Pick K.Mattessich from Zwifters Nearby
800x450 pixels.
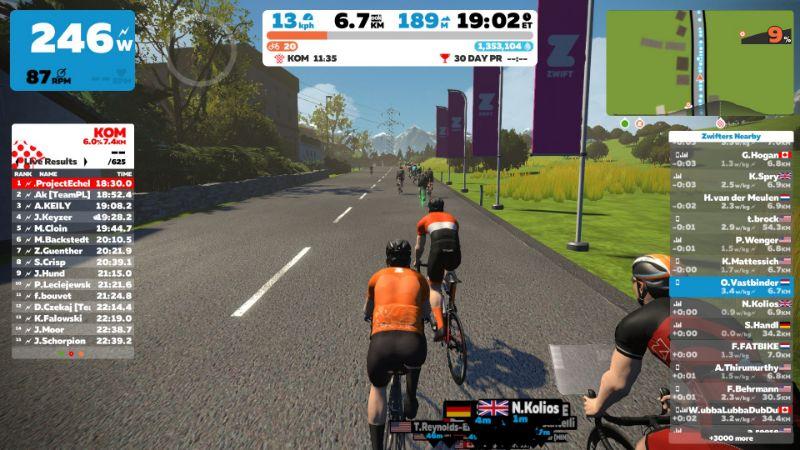(731, 265)
